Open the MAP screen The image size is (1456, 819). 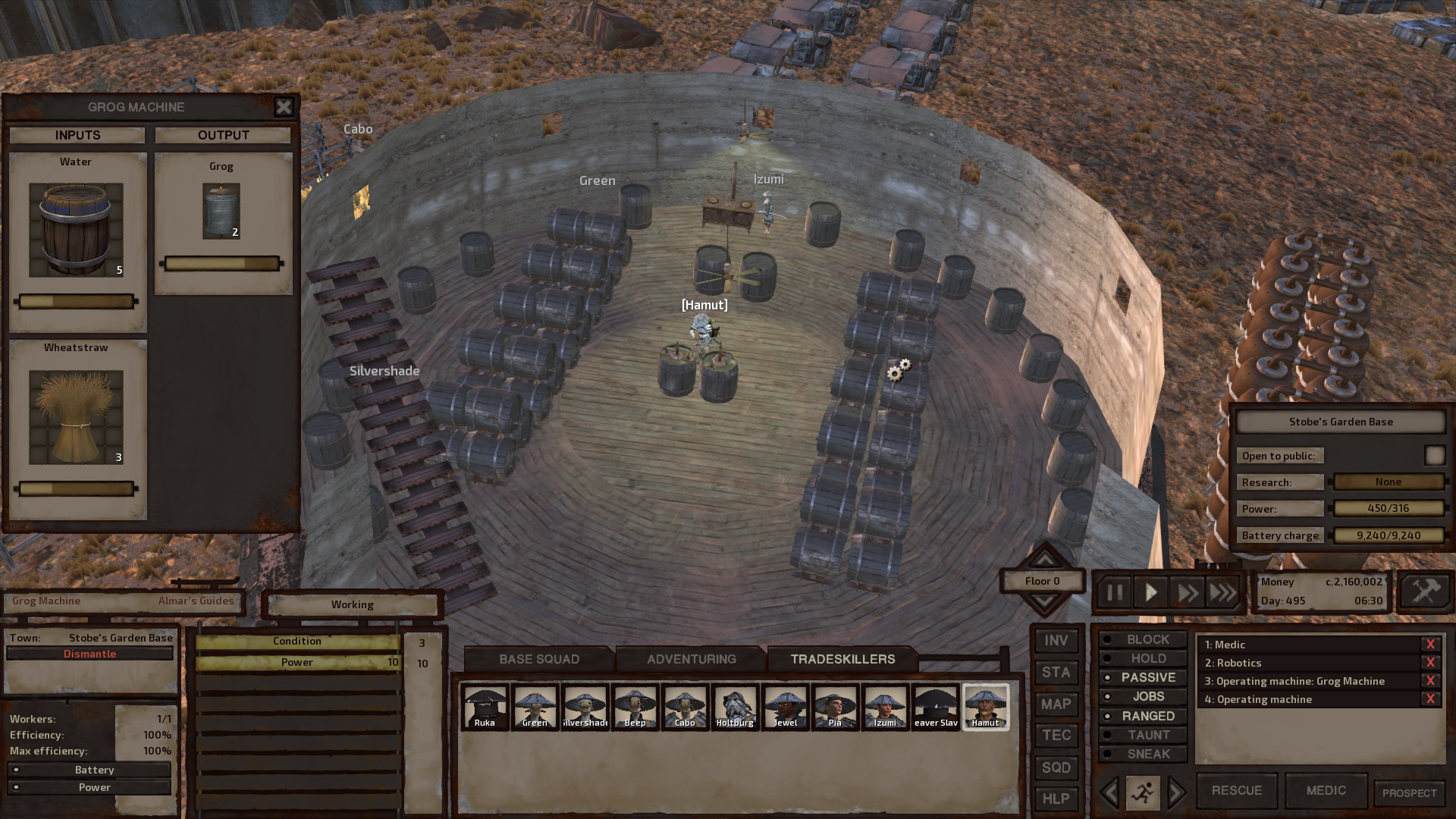click(1056, 704)
